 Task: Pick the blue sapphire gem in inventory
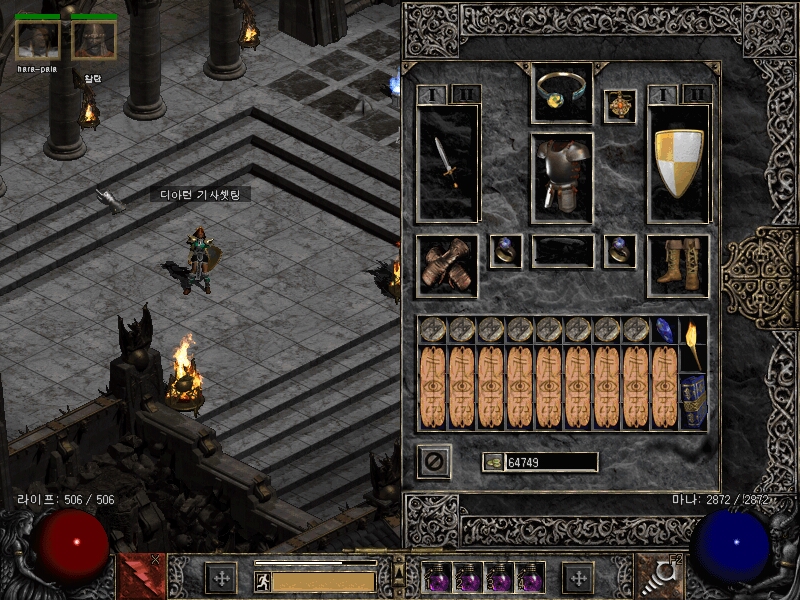tap(665, 329)
